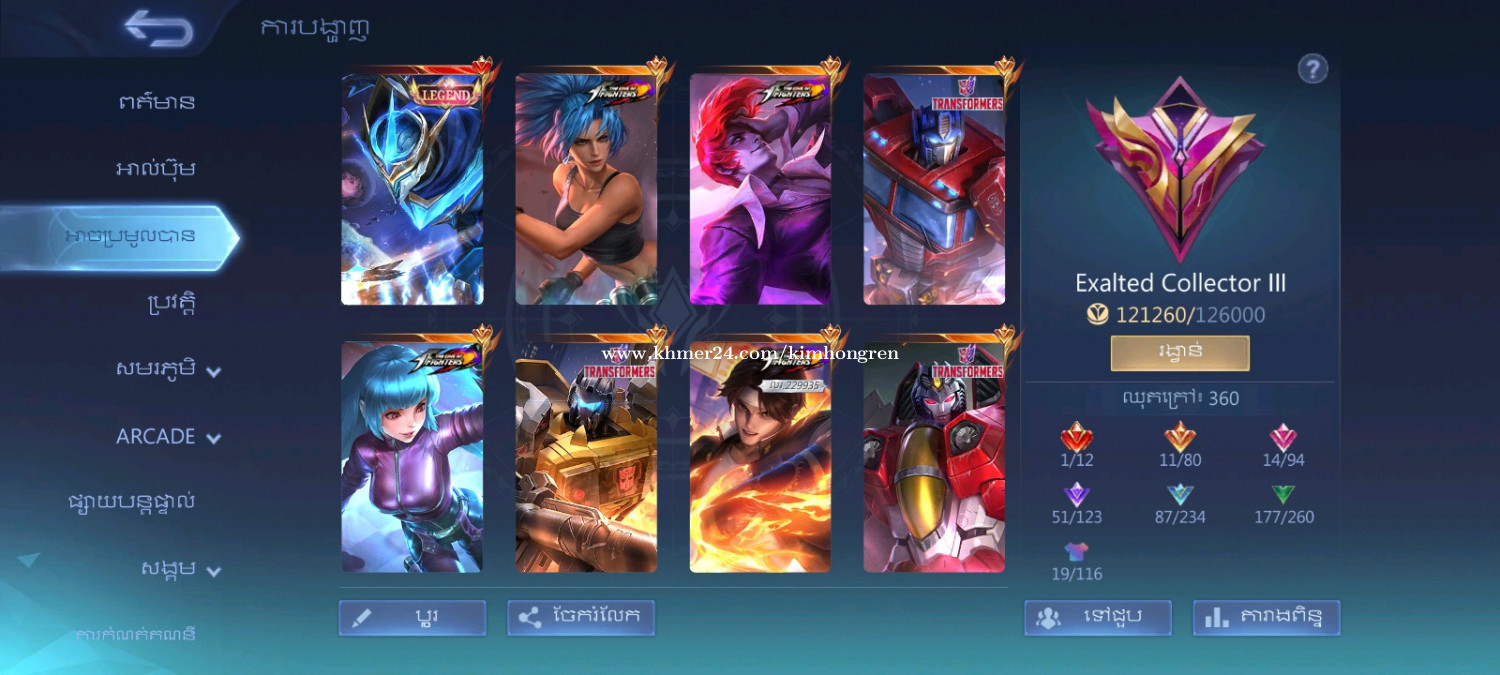
Task: Switch to the ARCADE menu section
Action: pos(167,436)
